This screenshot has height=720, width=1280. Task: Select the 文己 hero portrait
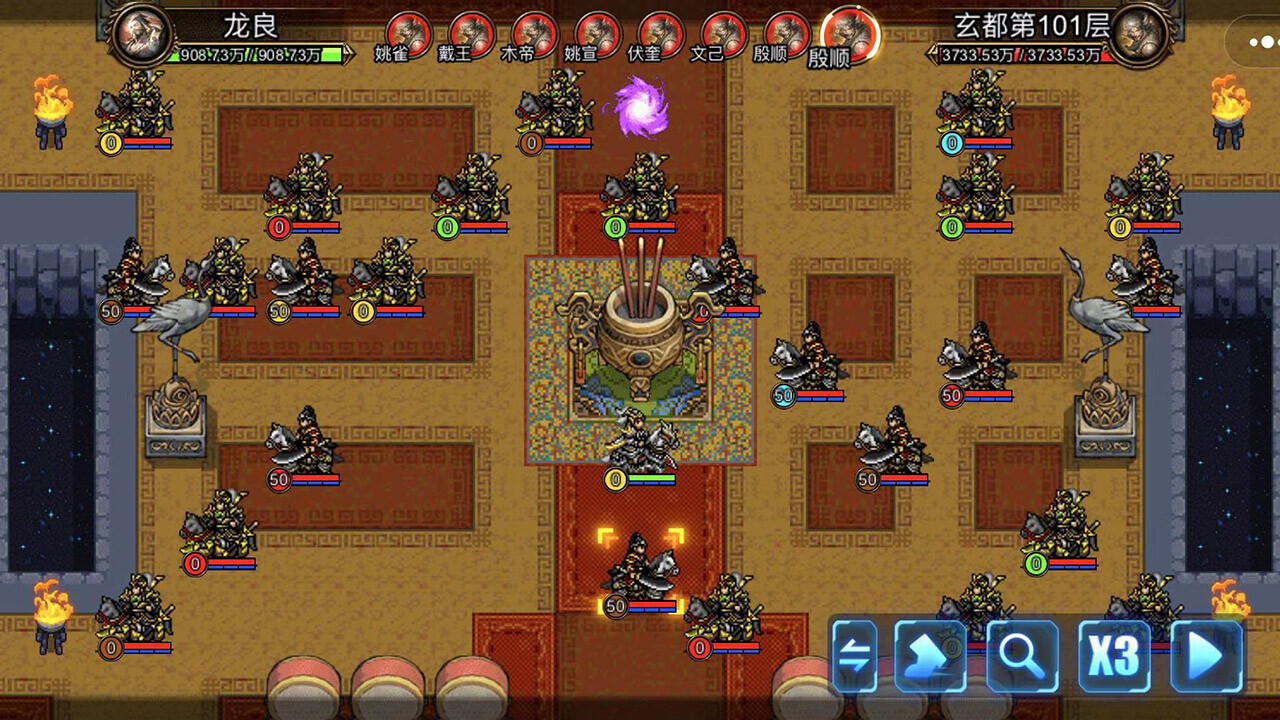click(x=723, y=34)
